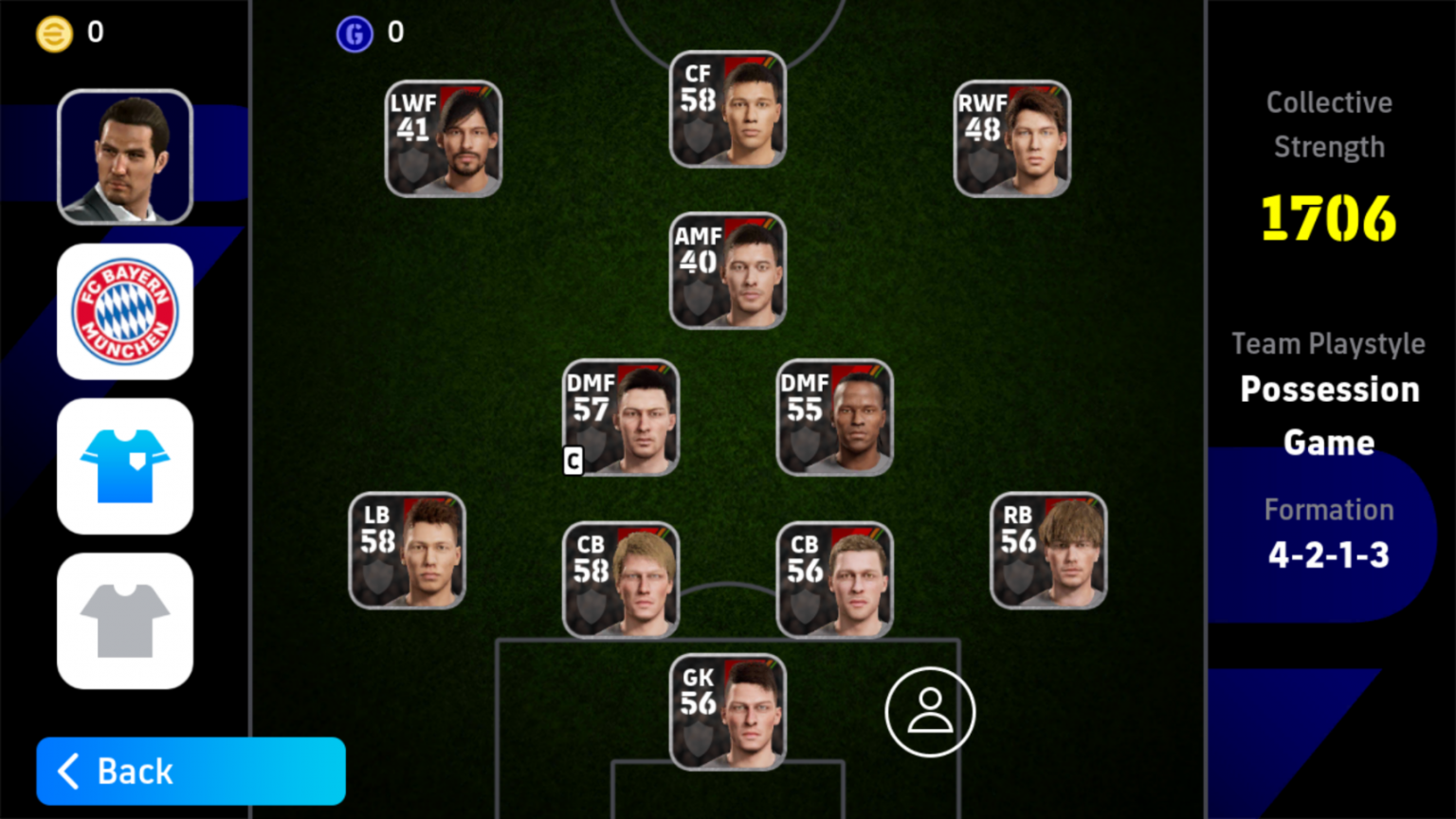Select the LWF rated 41 player
The width and height of the screenshot is (1456, 819).
tap(443, 138)
